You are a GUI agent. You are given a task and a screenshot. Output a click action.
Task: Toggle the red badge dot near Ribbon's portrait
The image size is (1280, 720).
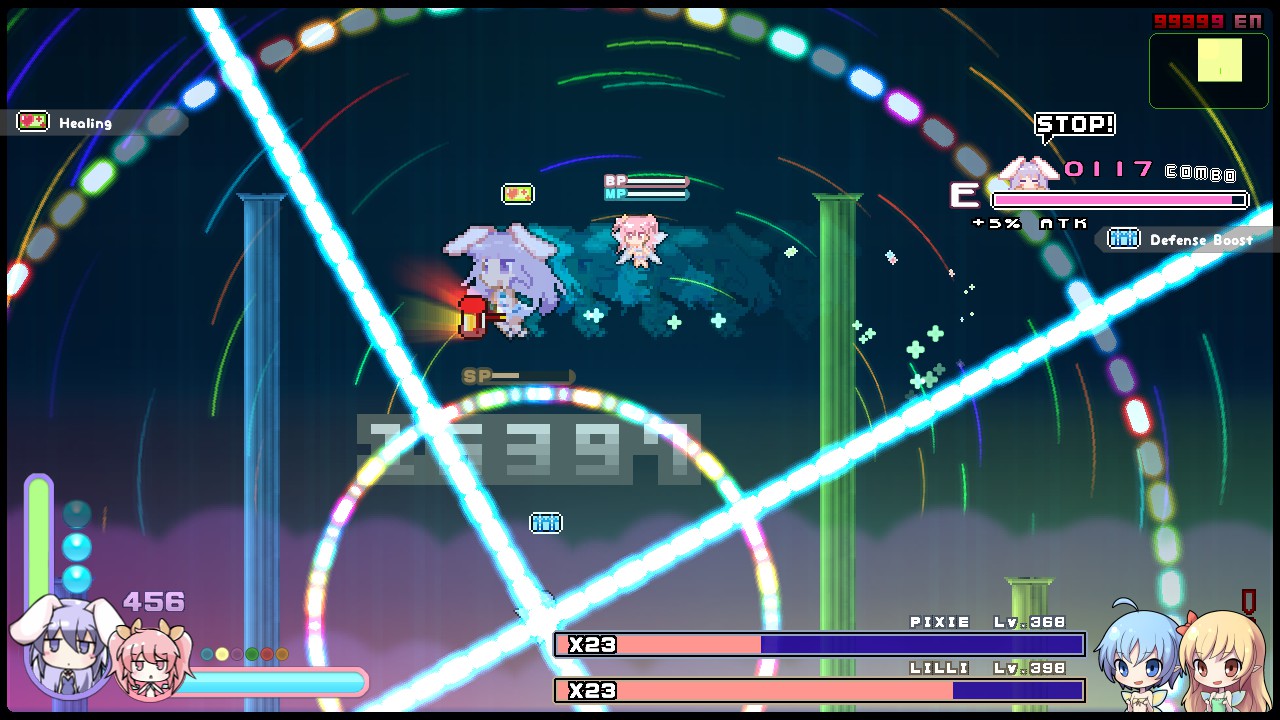(x=267, y=654)
